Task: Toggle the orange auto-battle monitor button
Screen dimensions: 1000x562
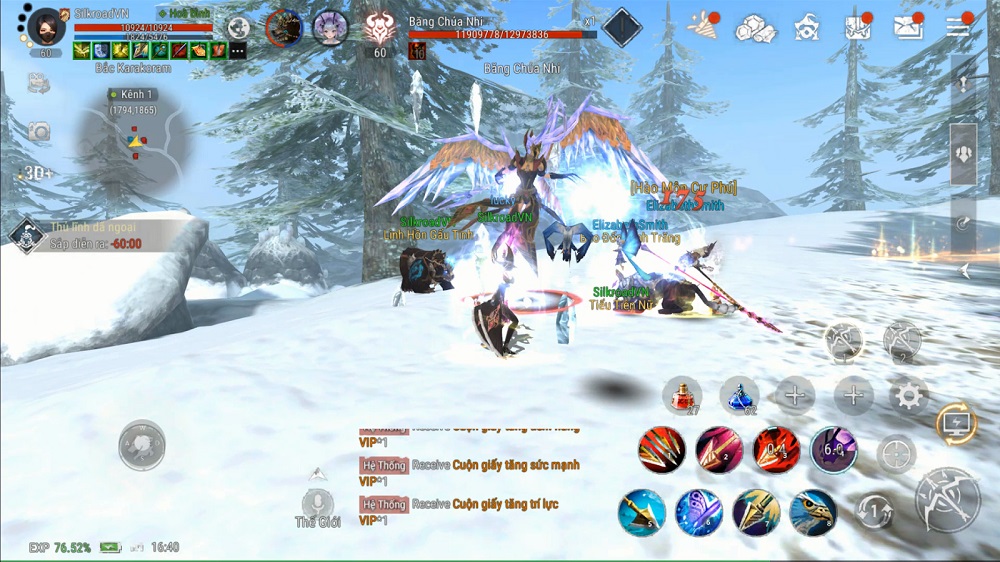Action: [955, 422]
